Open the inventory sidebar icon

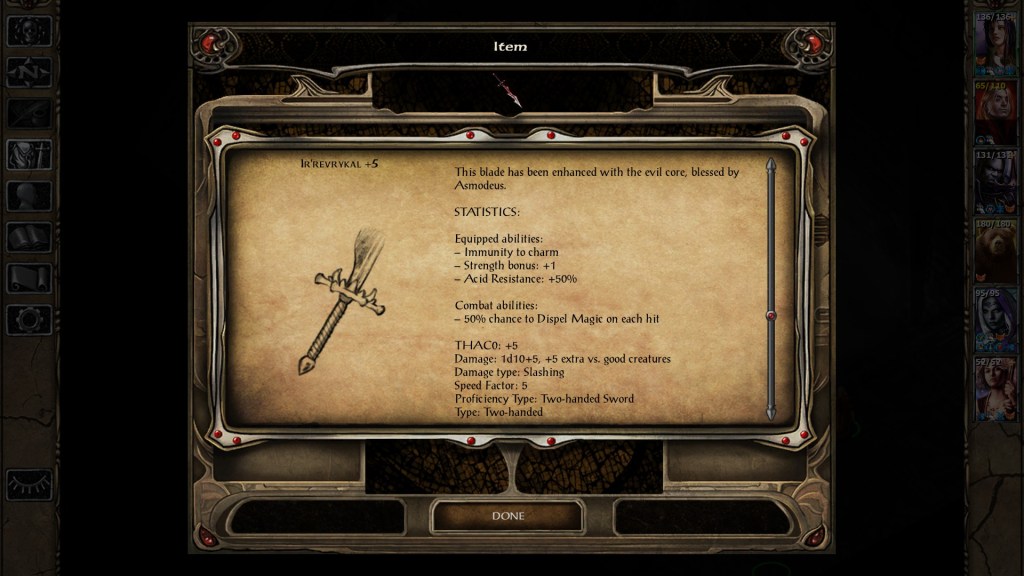coord(28,155)
